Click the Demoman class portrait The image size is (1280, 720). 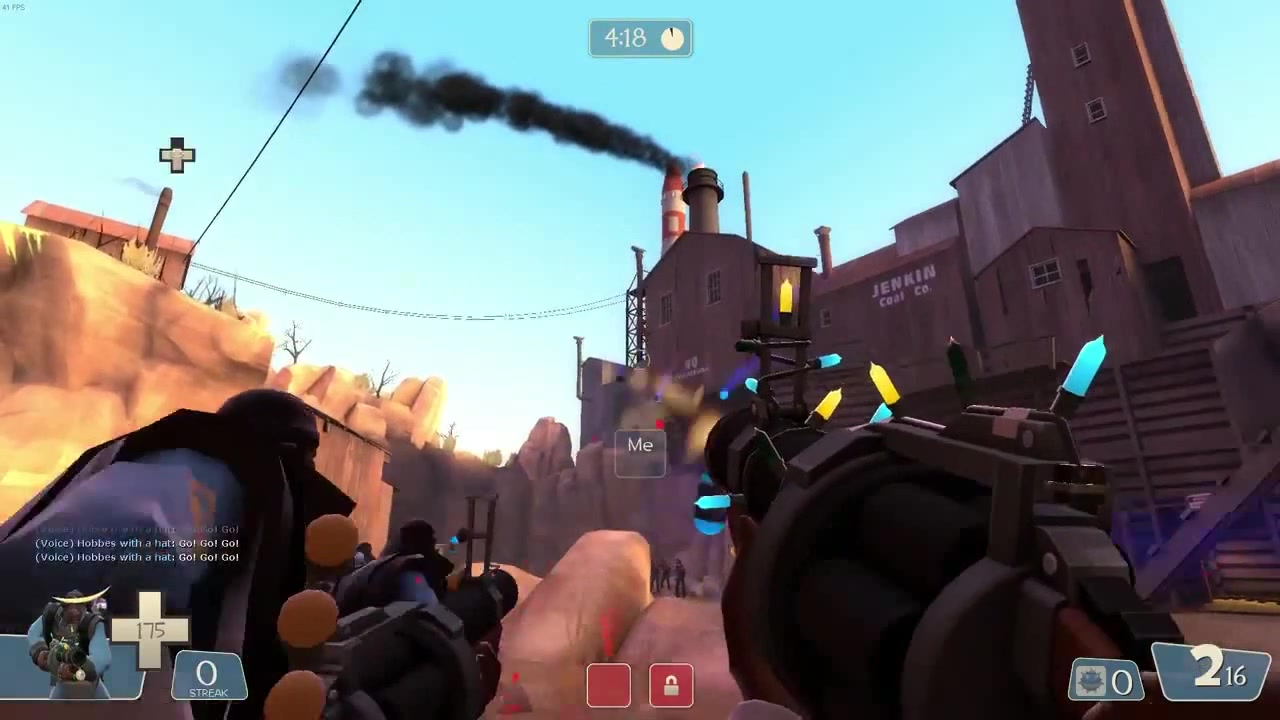[70, 640]
